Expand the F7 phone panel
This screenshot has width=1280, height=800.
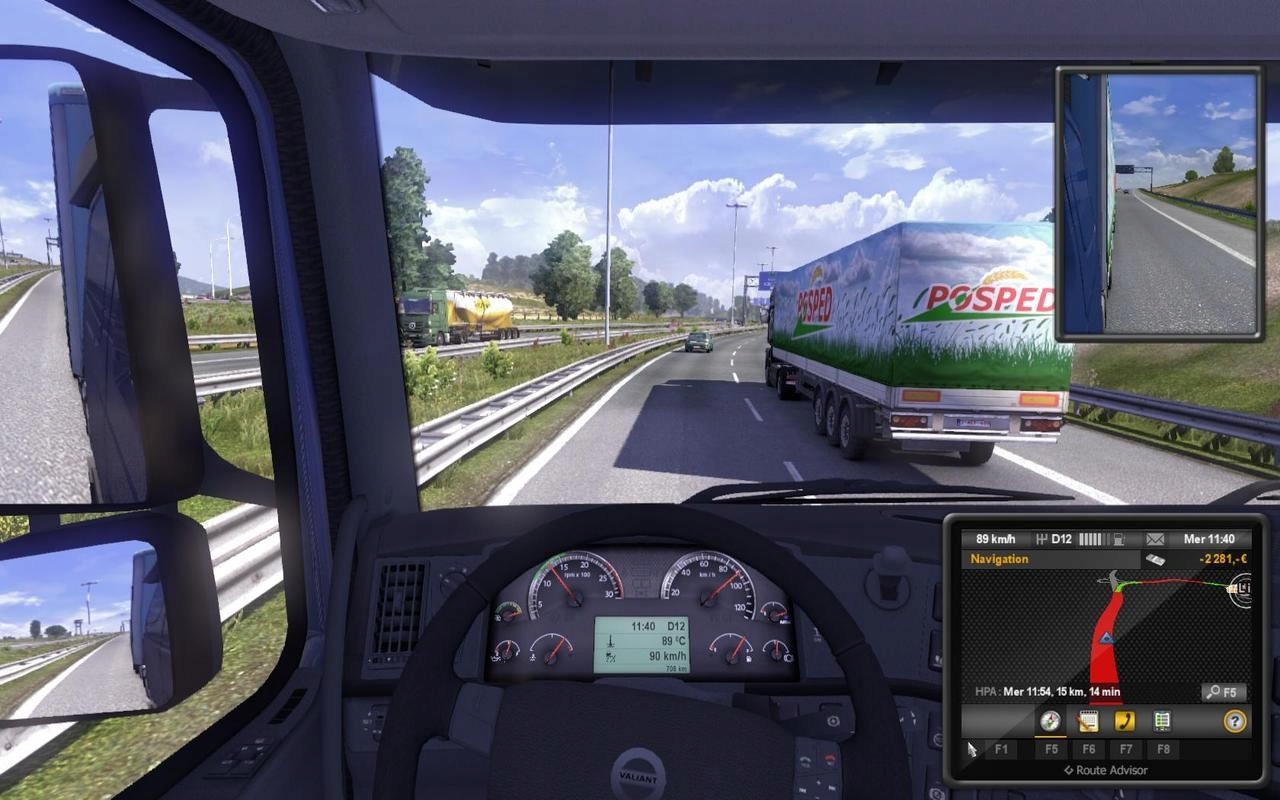click(x=1126, y=749)
